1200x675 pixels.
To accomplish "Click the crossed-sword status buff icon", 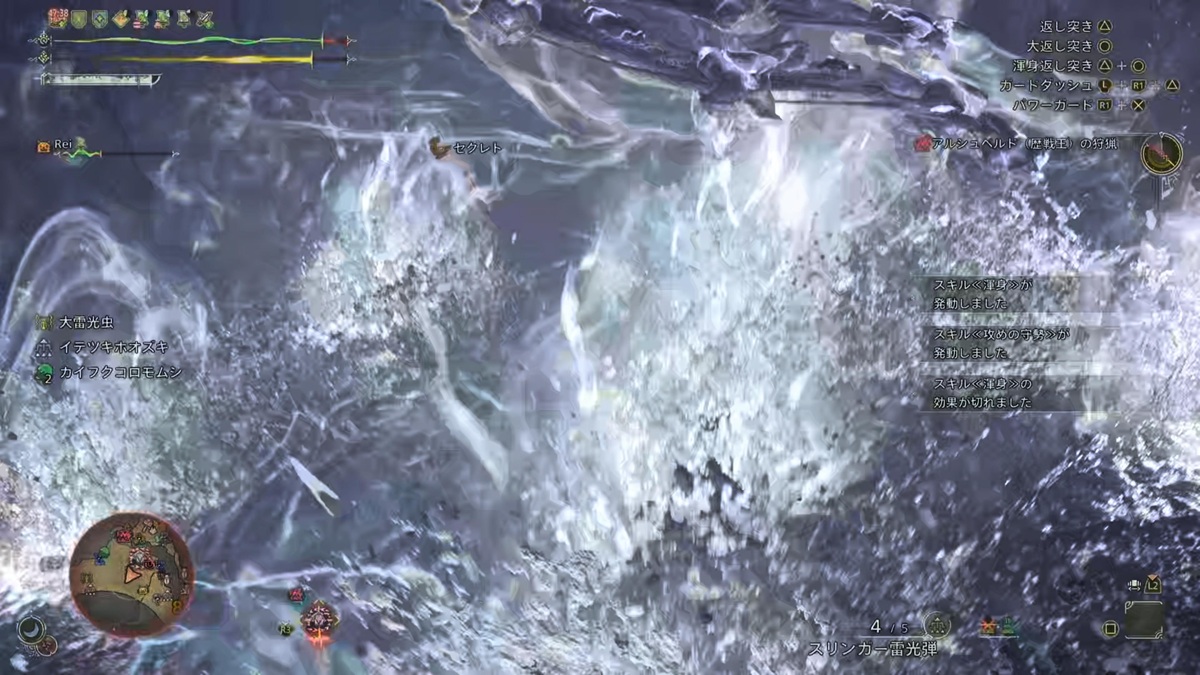I will (205, 19).
